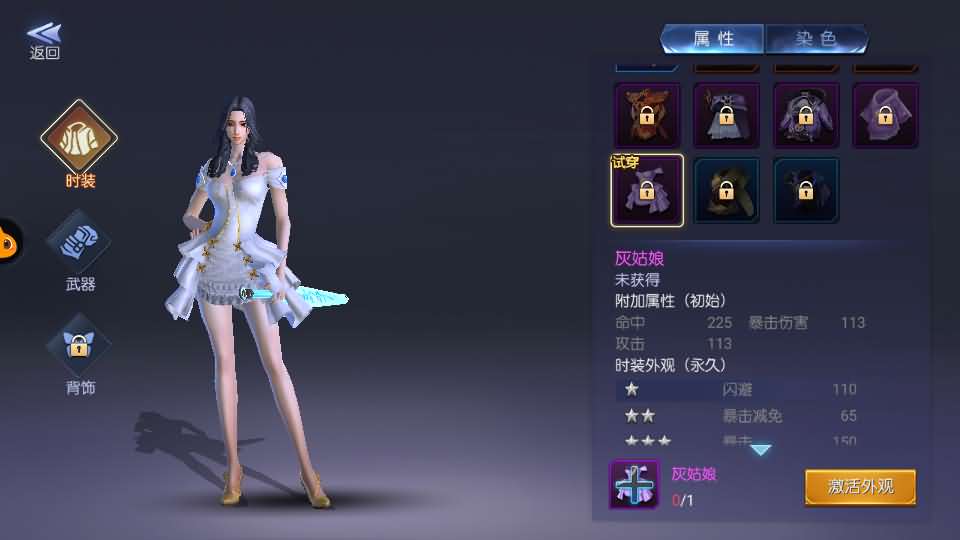Choose the locked dark olive costume slot
The height and width of the screenshot is (540, 960).
(x=726, y=190)
